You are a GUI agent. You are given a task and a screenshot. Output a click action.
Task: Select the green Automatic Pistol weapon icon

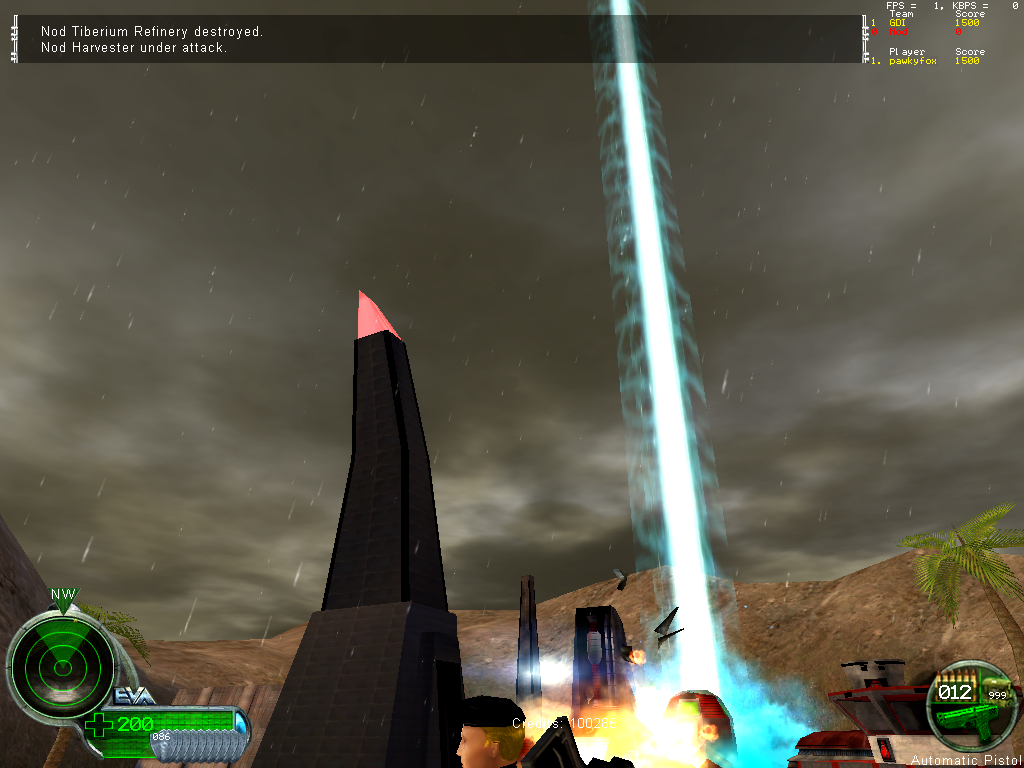pos(962,714)
